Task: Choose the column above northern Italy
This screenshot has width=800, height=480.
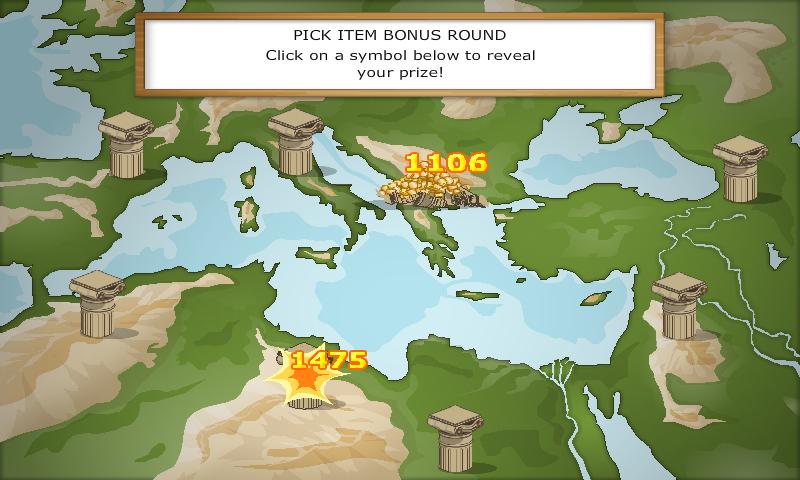Action: click(x=295, y=141)
